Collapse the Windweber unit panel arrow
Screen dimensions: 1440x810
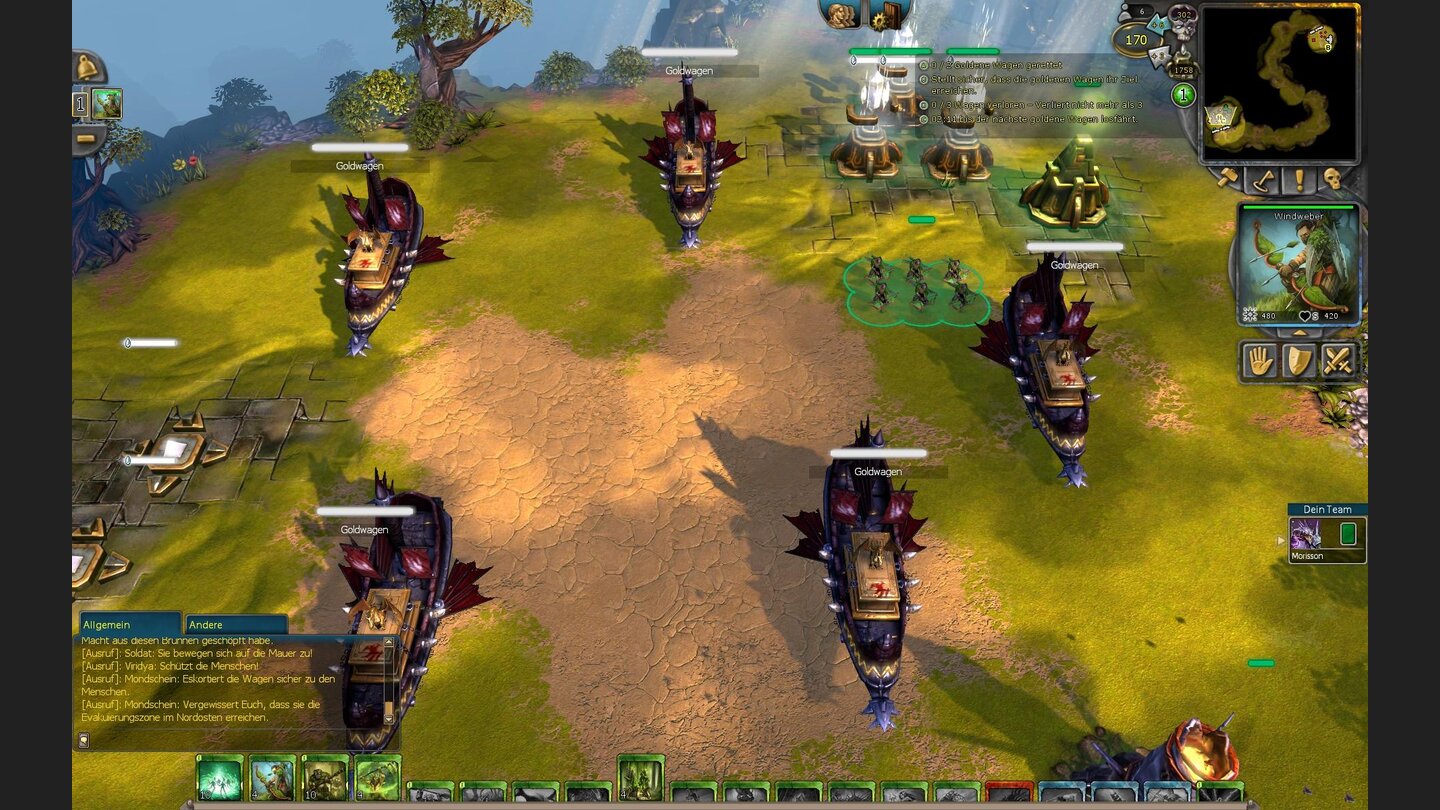pos(1298,333)
